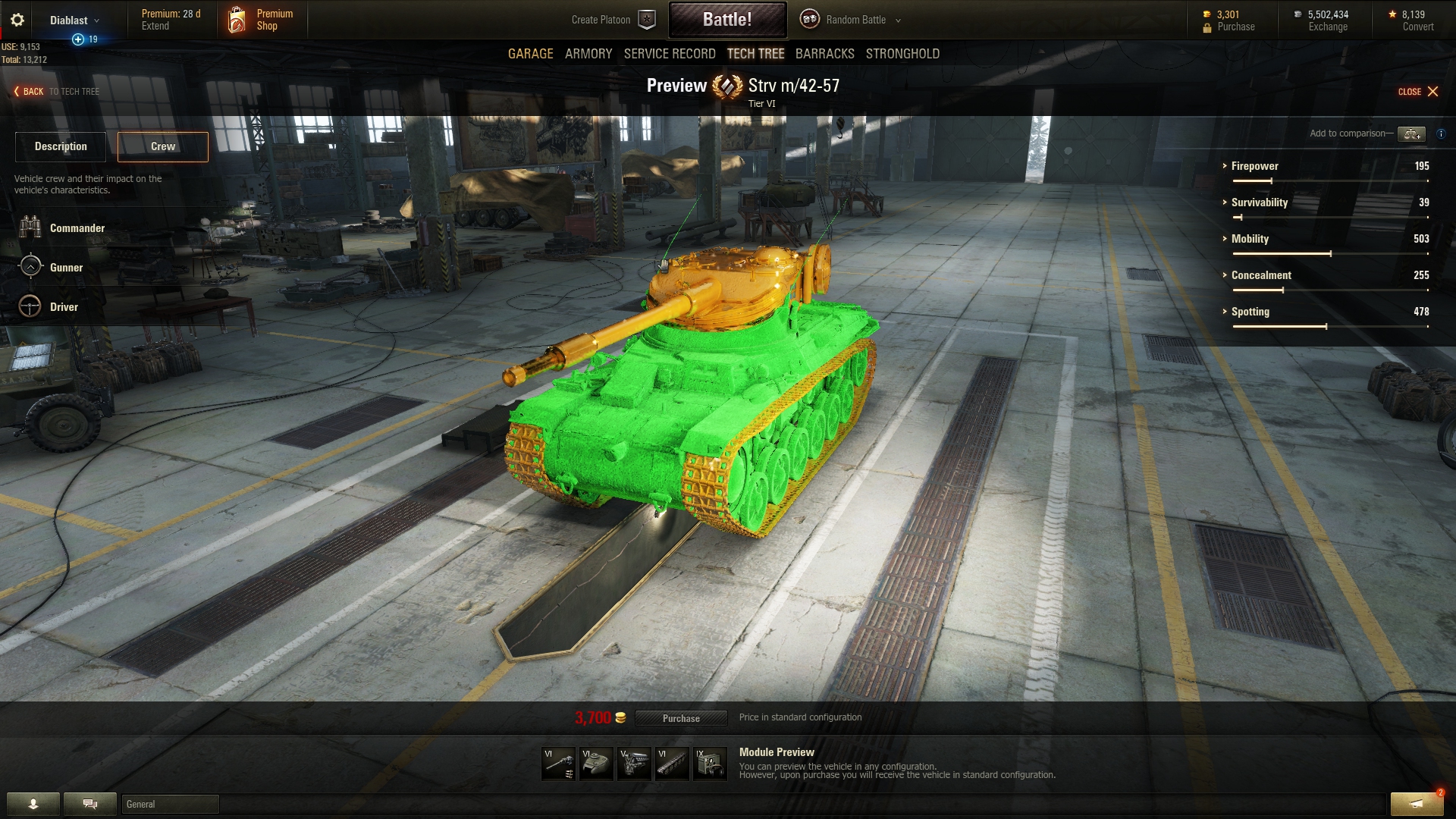This screenshot has width=1456, height=819.
Task: Click the Create Platoon emblem
Action: click(646, 19)
